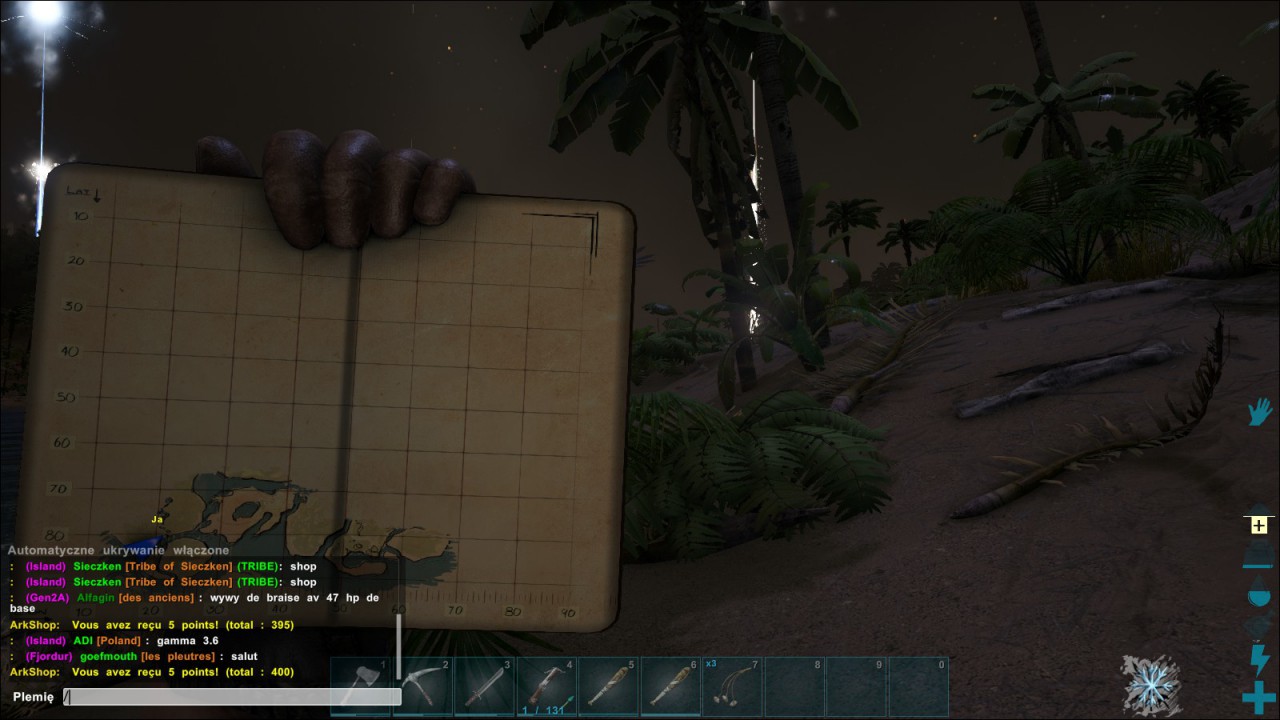Select the stone hatchet hotbar slot
Screen dimensions: 1280x720
tap(360, 686)
